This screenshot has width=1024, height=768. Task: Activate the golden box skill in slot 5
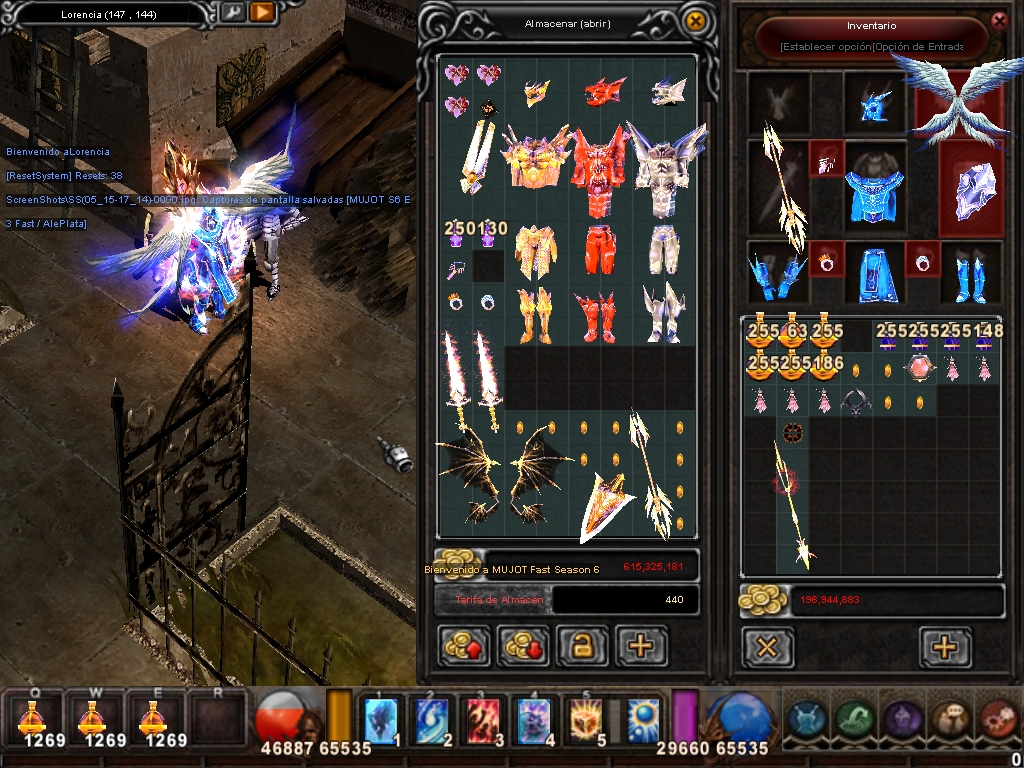tap(587, 720)
